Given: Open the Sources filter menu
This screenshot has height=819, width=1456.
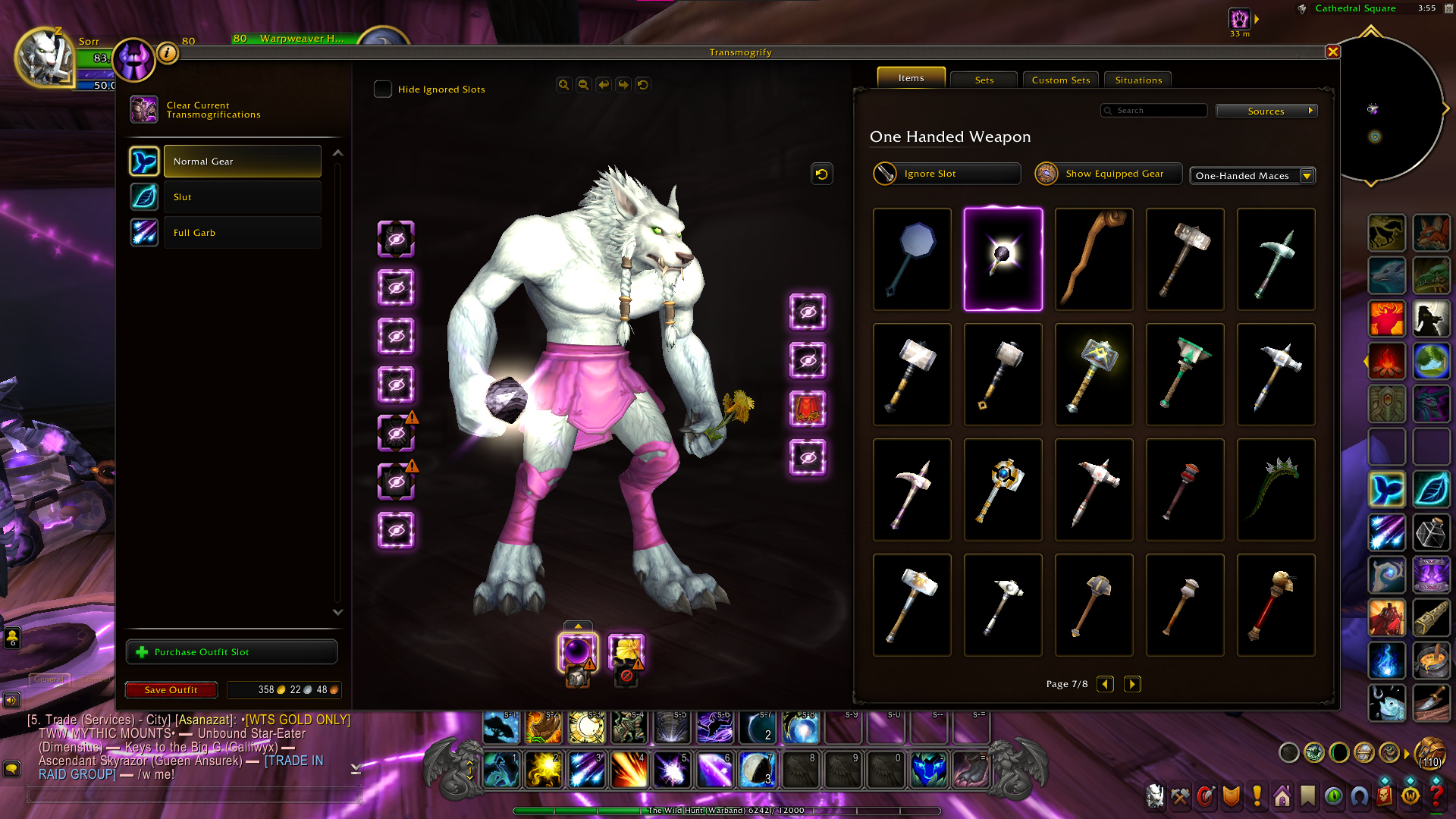Looking at the screenshot, I should pos(1266,111).
